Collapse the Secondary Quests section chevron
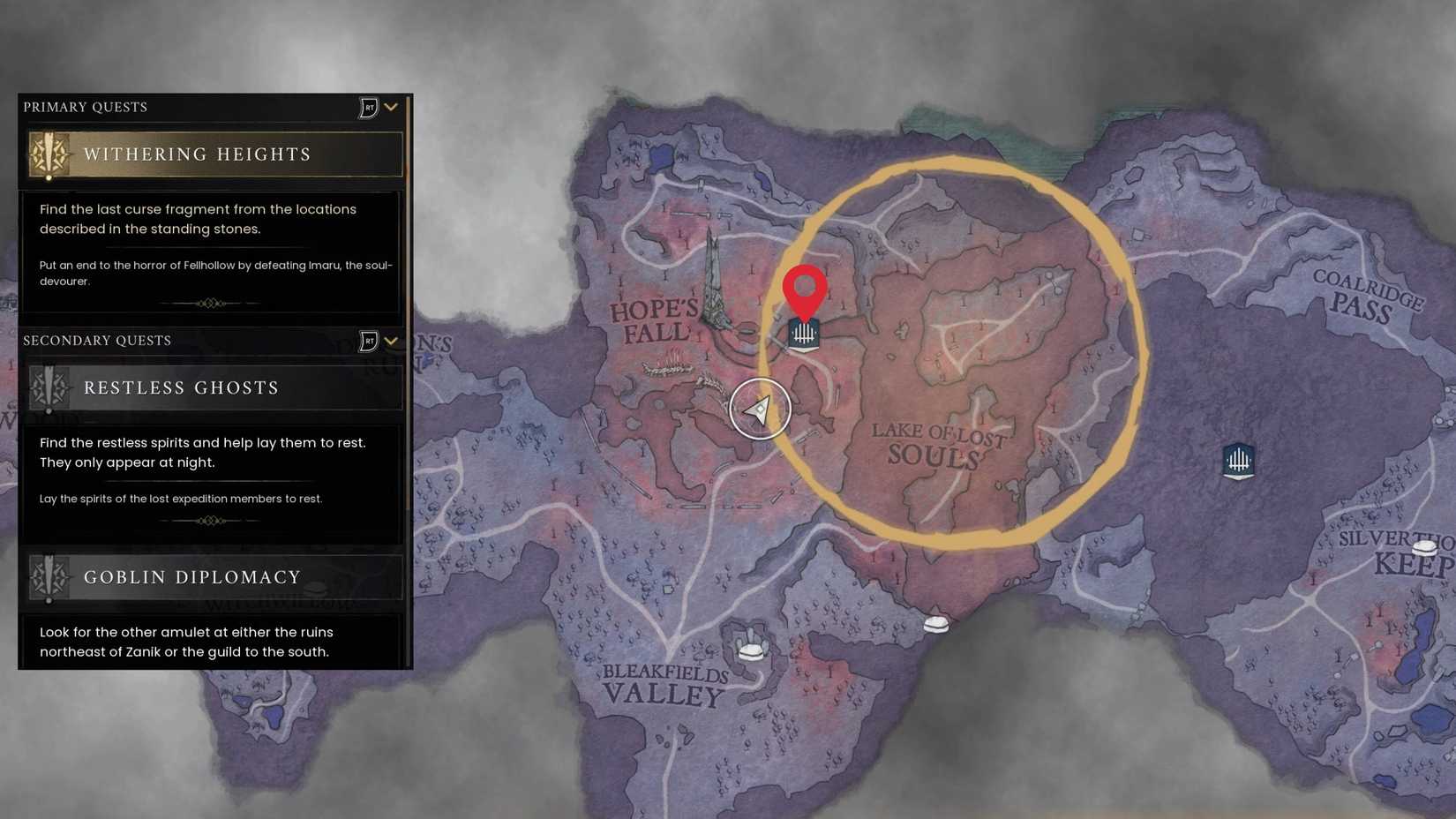The width and height of the screenshot is (1456, 819). click(391, 340)
